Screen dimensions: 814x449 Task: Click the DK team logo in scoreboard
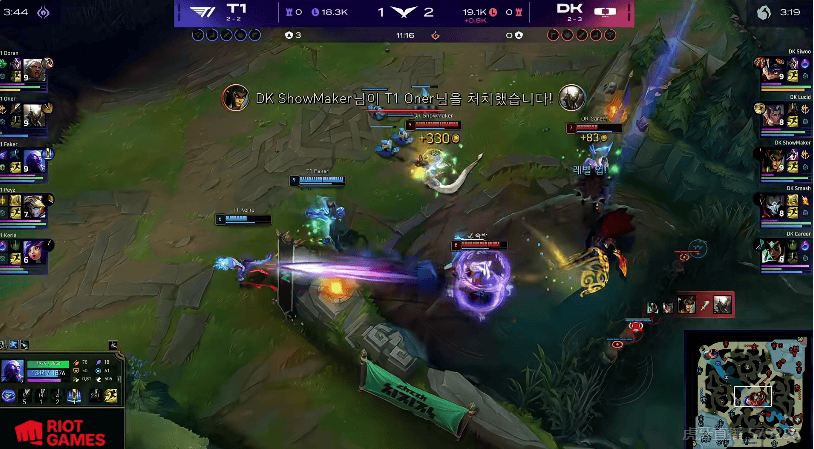pyautogui.click(x=605, y=11)
